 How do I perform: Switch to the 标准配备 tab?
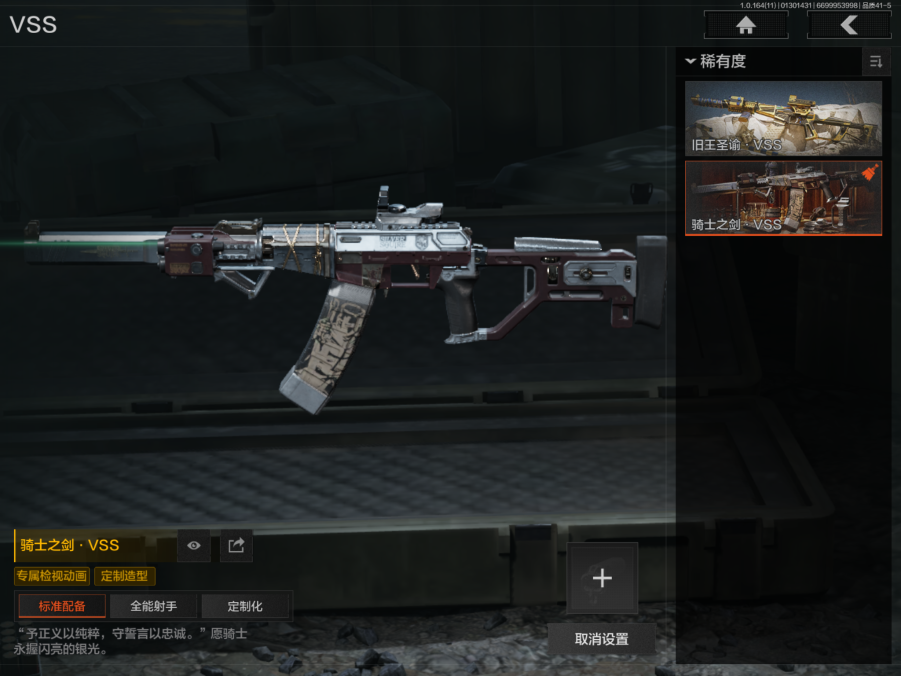(x=62, y=606)
